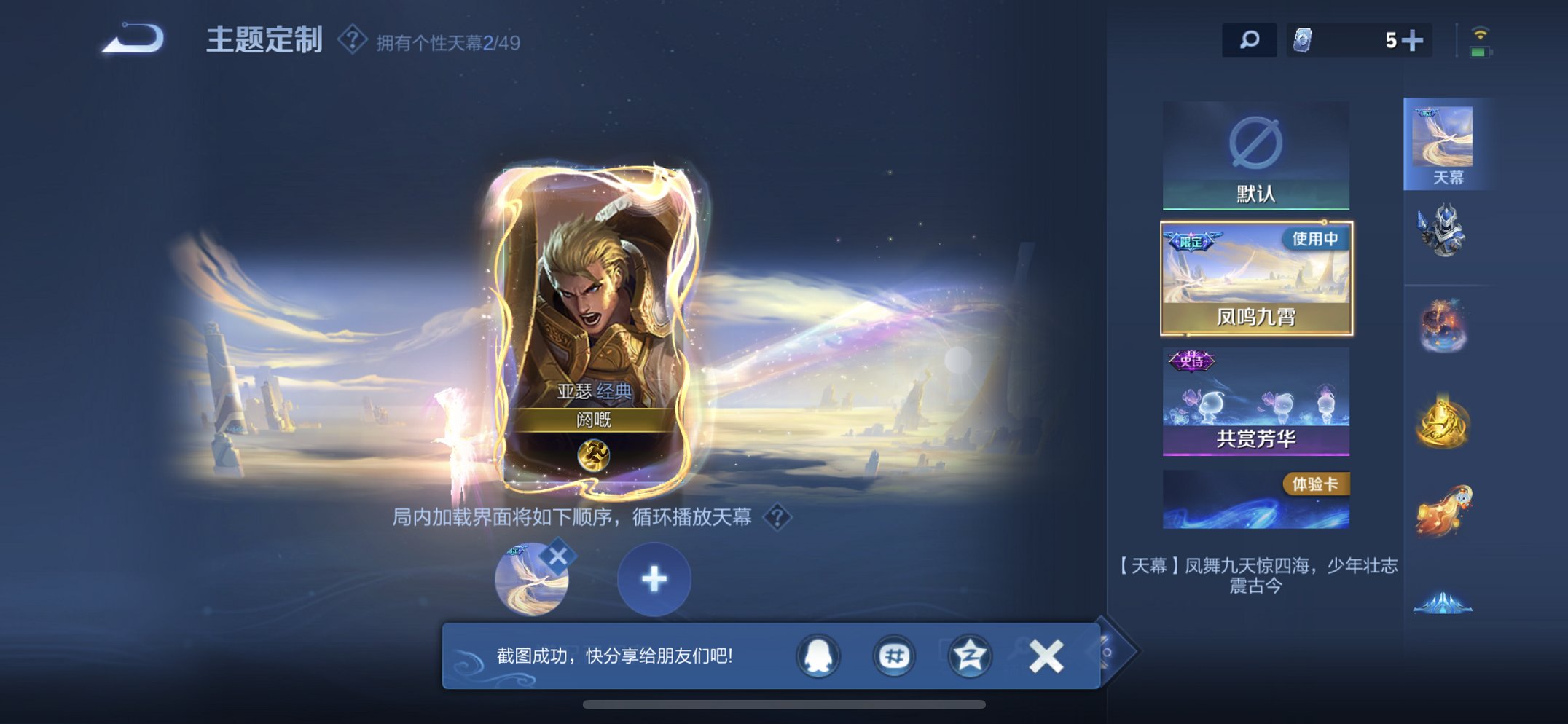Open the search magnifier in top bar

[1247, 40]
